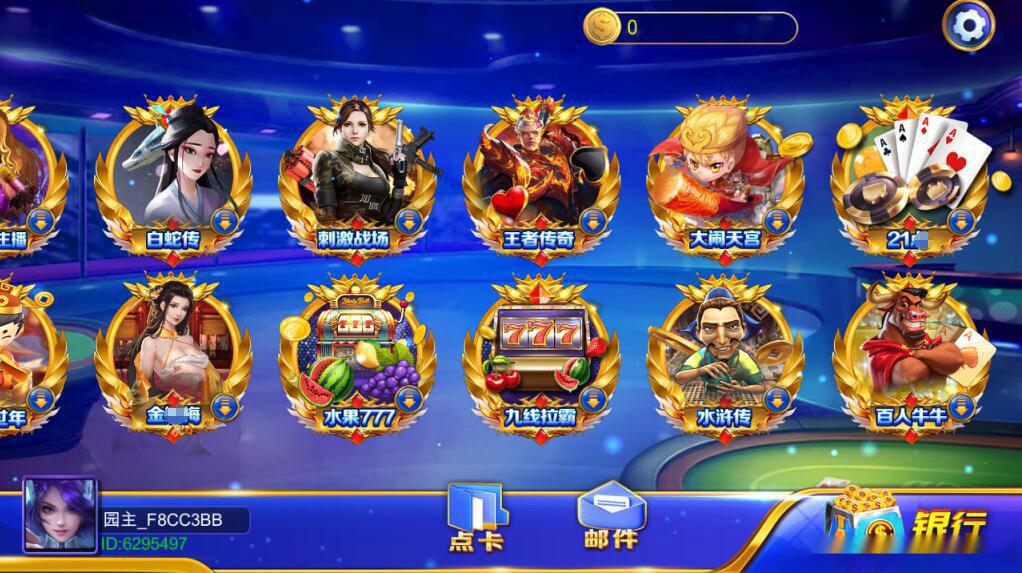Open the settings gear icon
1022x573 pixels.
point(967,26)
